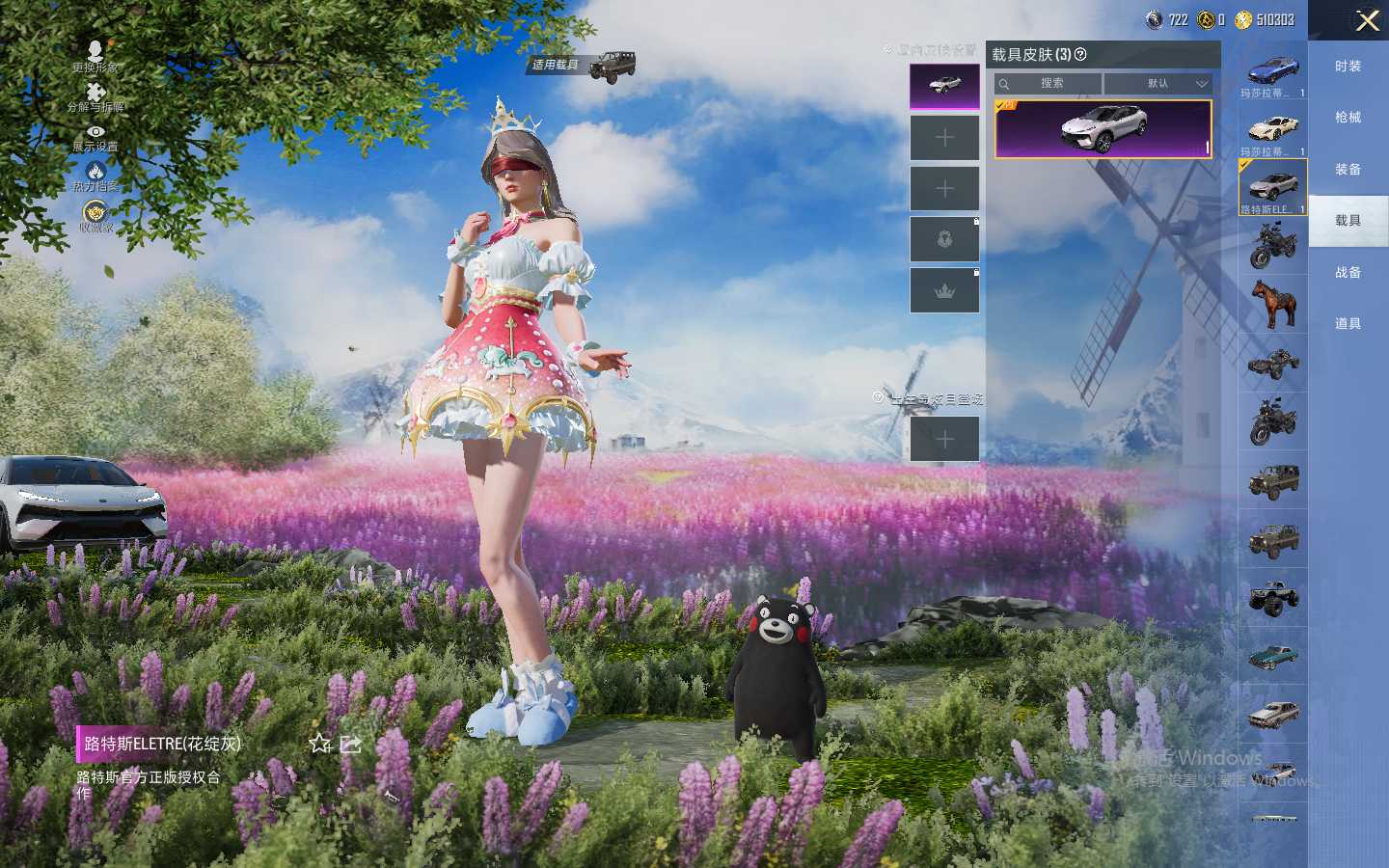Open 热力档案 flame icon
Screen dimensions: 1389x868
[x=95, y=176]
